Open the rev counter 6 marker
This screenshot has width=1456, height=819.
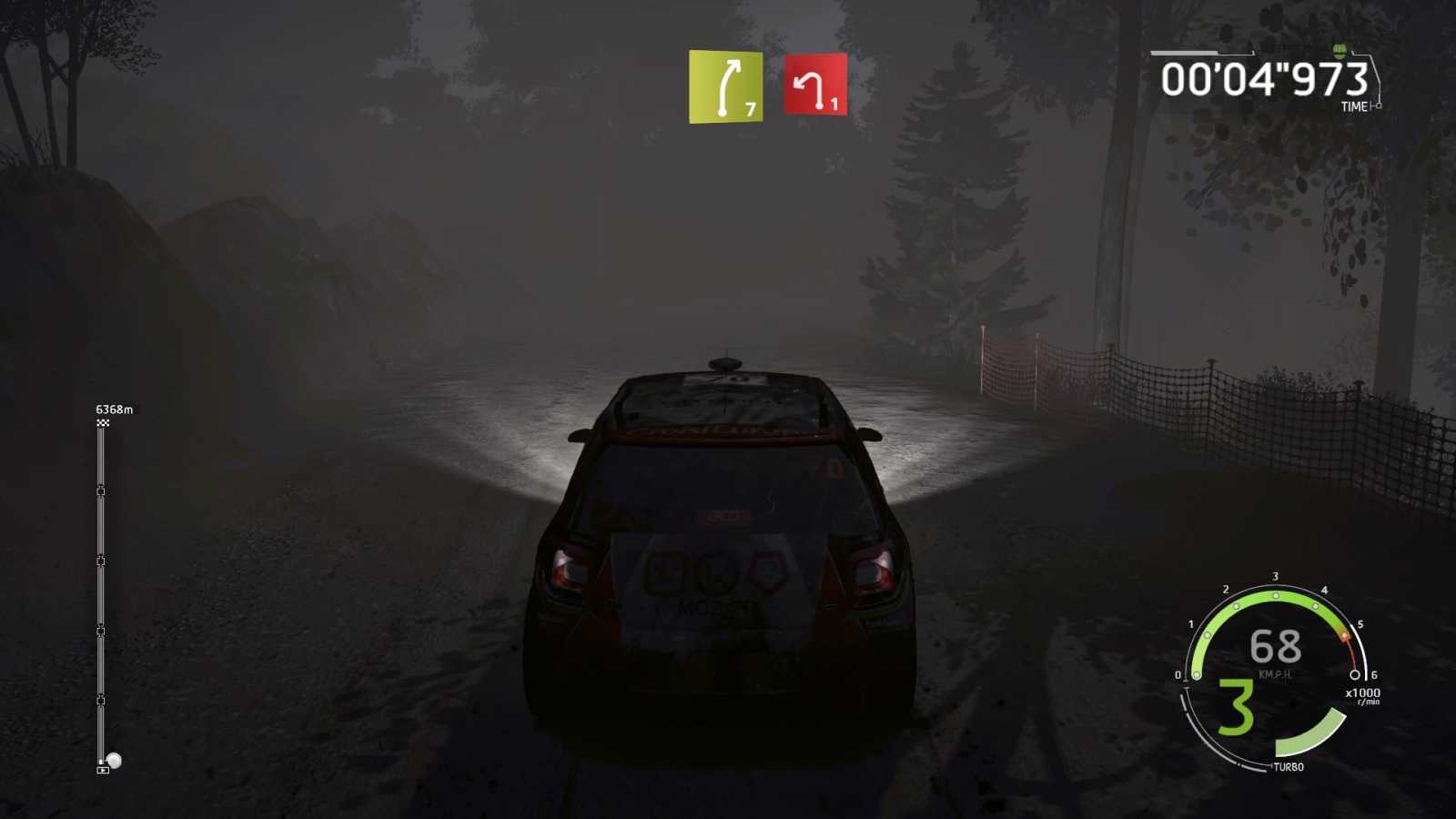tap(1374, 676)
